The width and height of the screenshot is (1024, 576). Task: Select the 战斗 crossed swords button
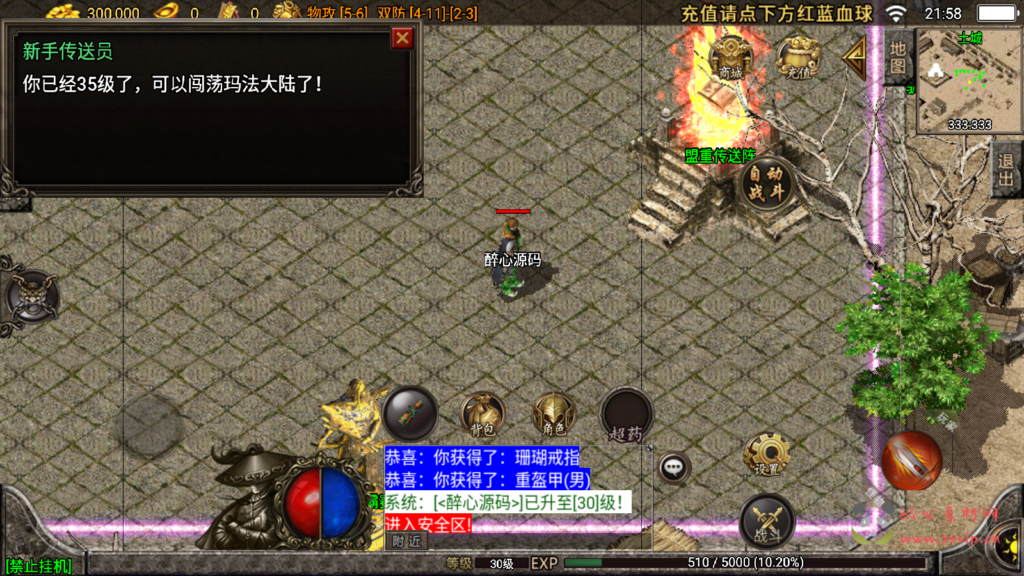[767, 521]
